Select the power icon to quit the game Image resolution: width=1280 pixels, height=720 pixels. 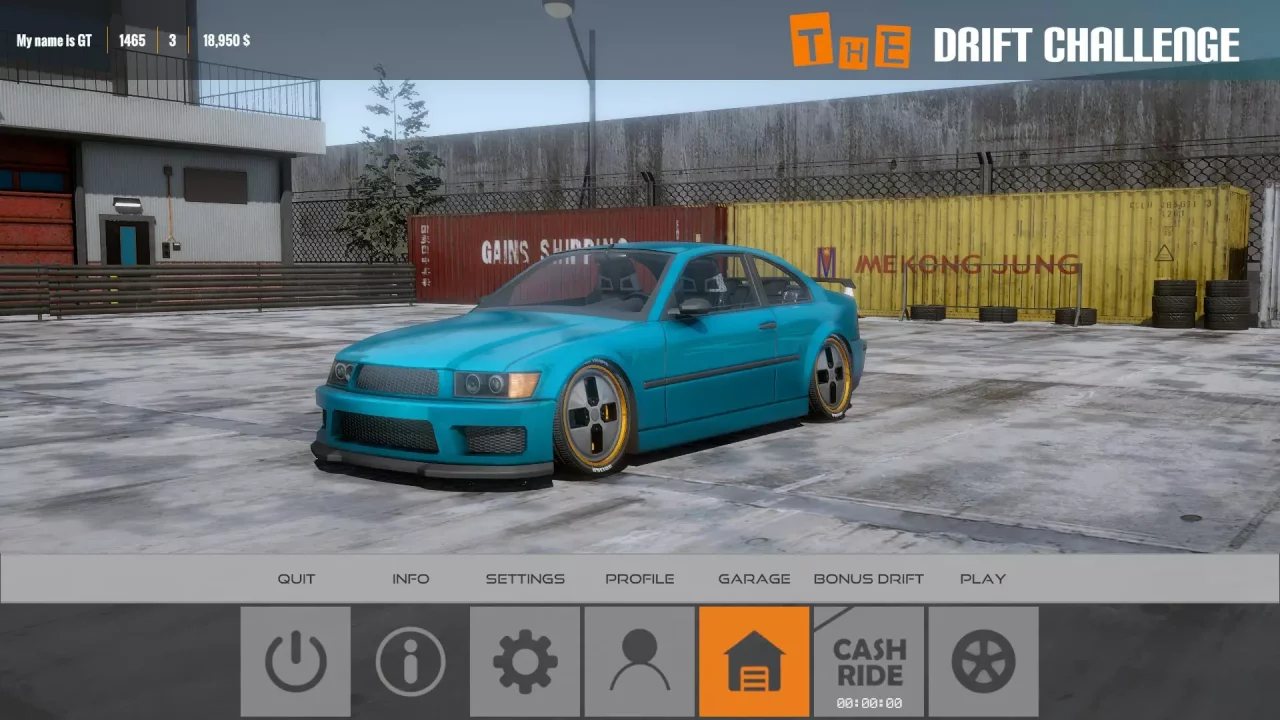[x=296, y=661]
